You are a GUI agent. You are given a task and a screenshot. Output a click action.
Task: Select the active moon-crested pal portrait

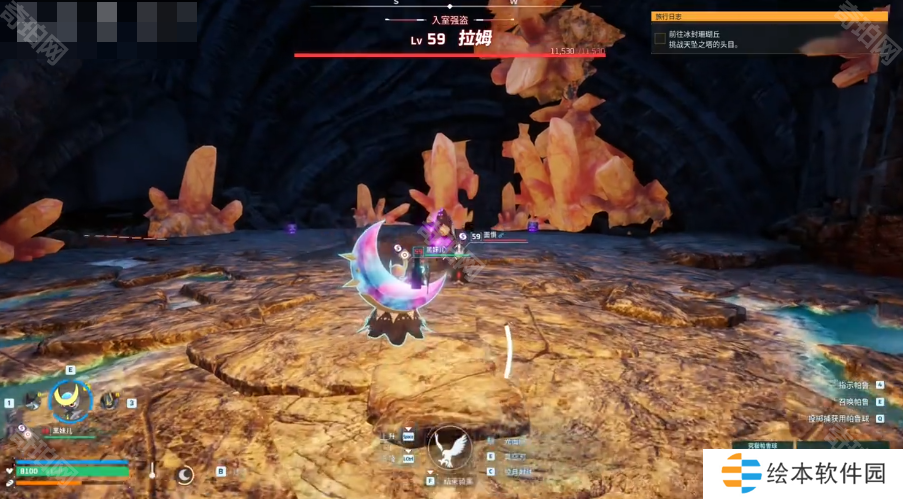[x=71, y=401]
